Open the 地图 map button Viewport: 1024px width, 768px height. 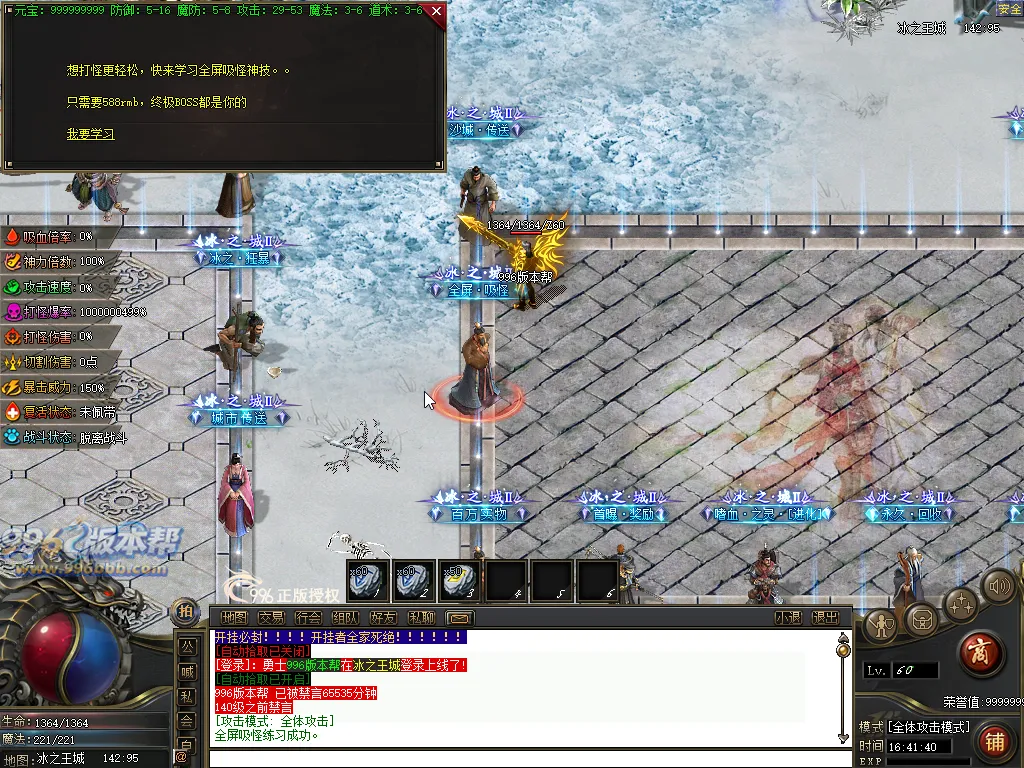234,618
